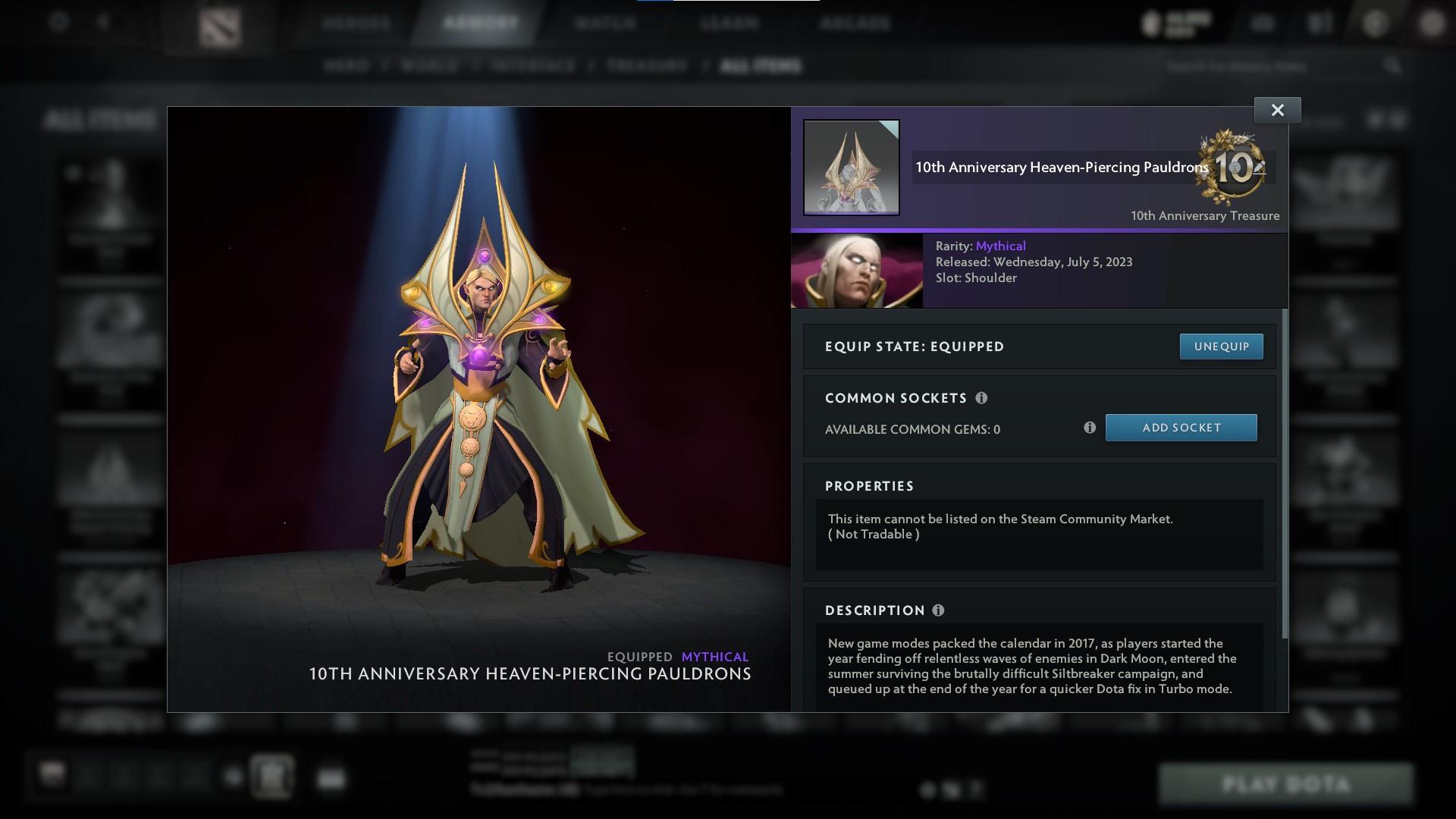The height and width of the screenshot is (819, 1456).
Task: Click the pauldrons item thumbnail in the header
Action: (x=851, y=167)
